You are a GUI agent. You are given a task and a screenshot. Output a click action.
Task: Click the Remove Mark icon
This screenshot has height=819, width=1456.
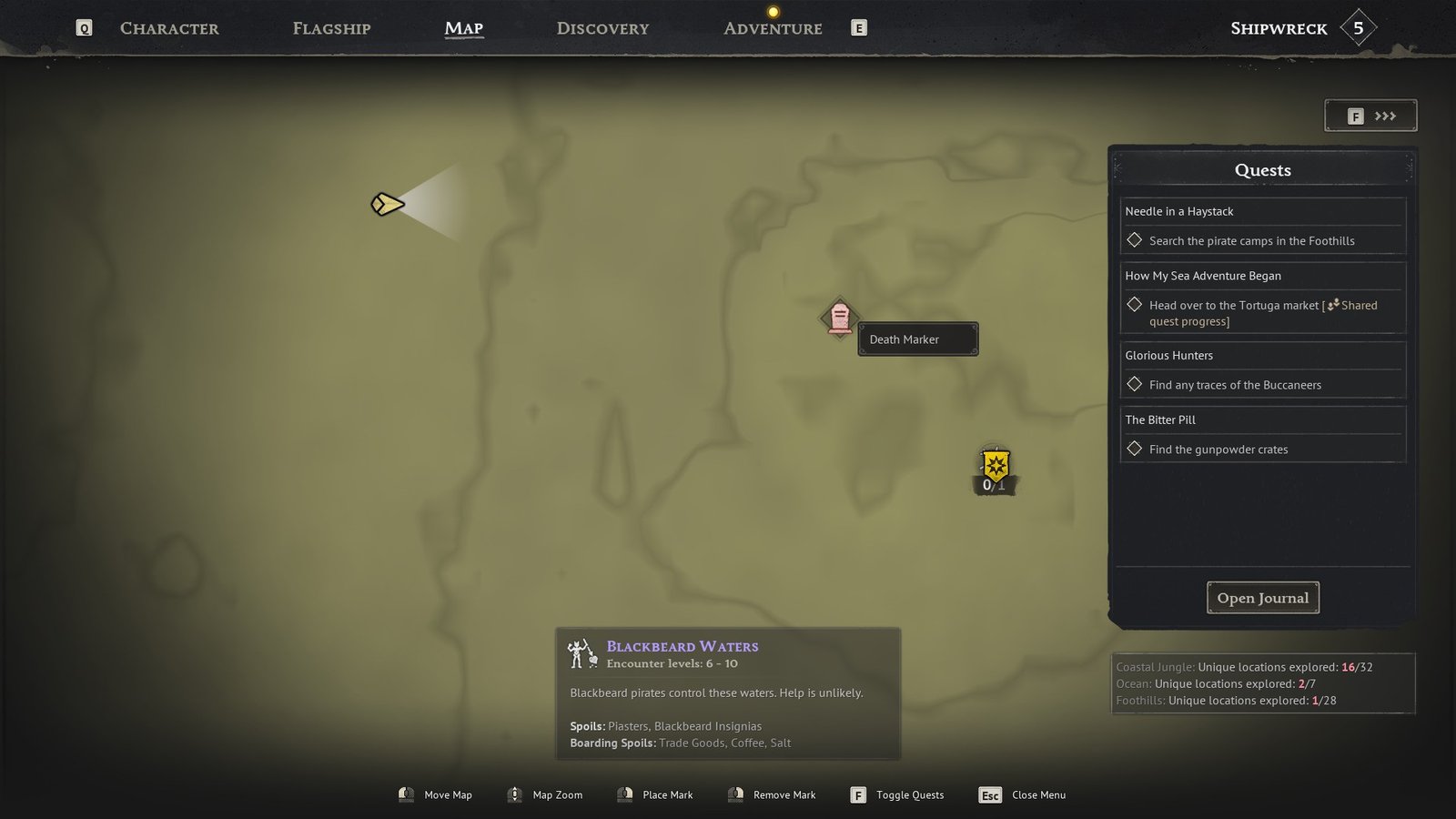(734, 794)
